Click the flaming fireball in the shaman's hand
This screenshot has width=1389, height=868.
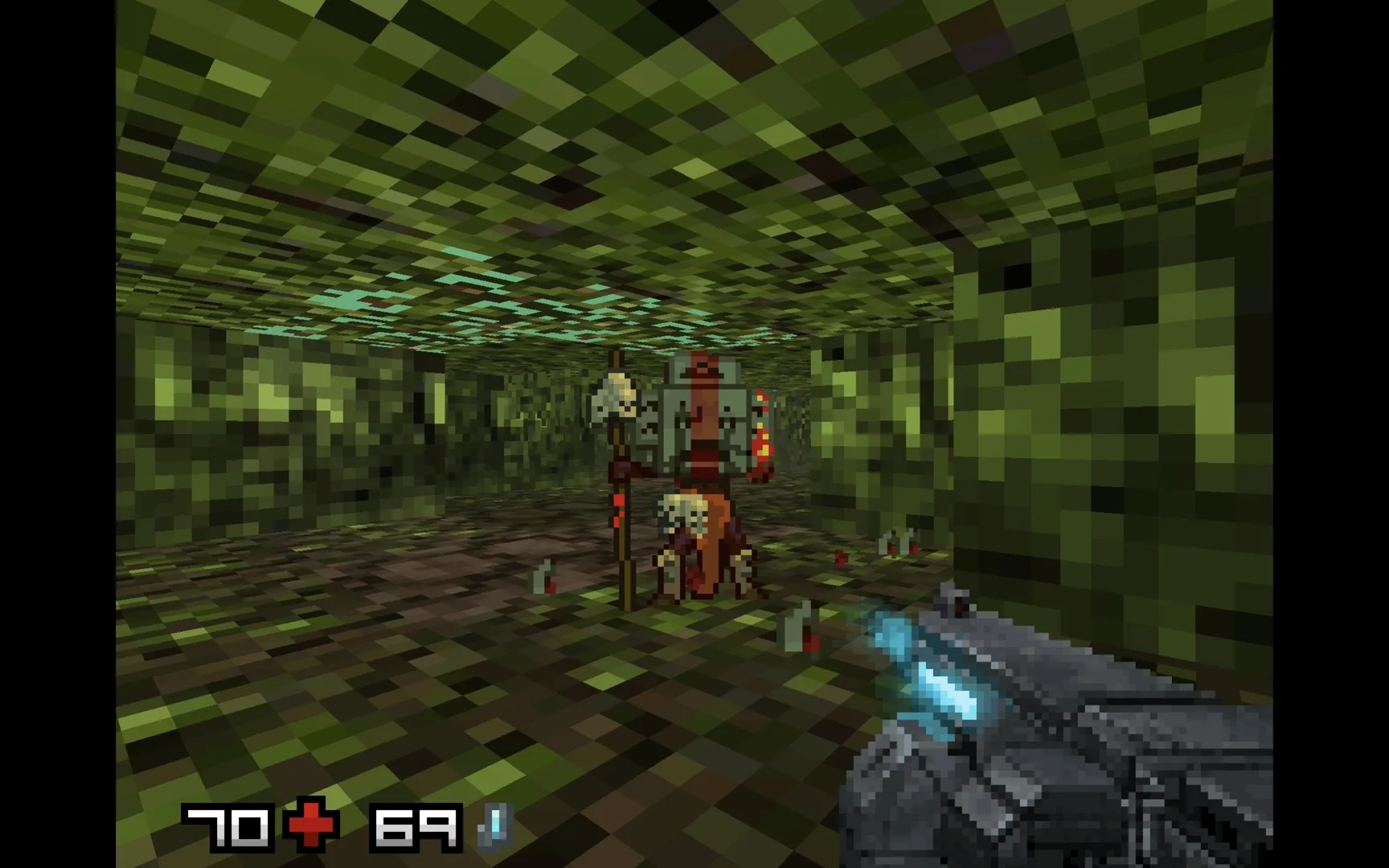[760, 446]
